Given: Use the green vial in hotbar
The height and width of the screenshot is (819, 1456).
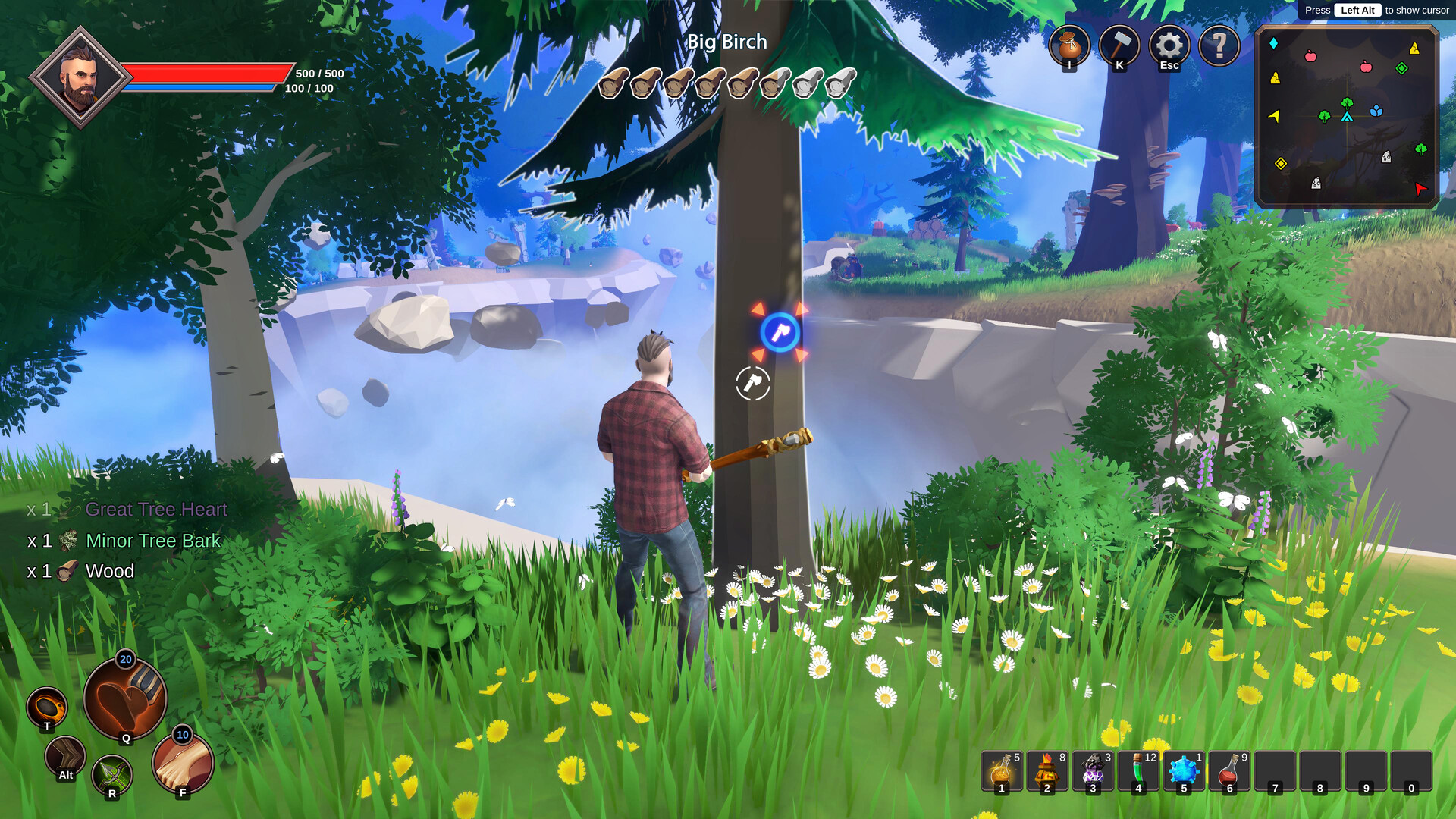Looking at the screenshot, I should coord(1138,771).
